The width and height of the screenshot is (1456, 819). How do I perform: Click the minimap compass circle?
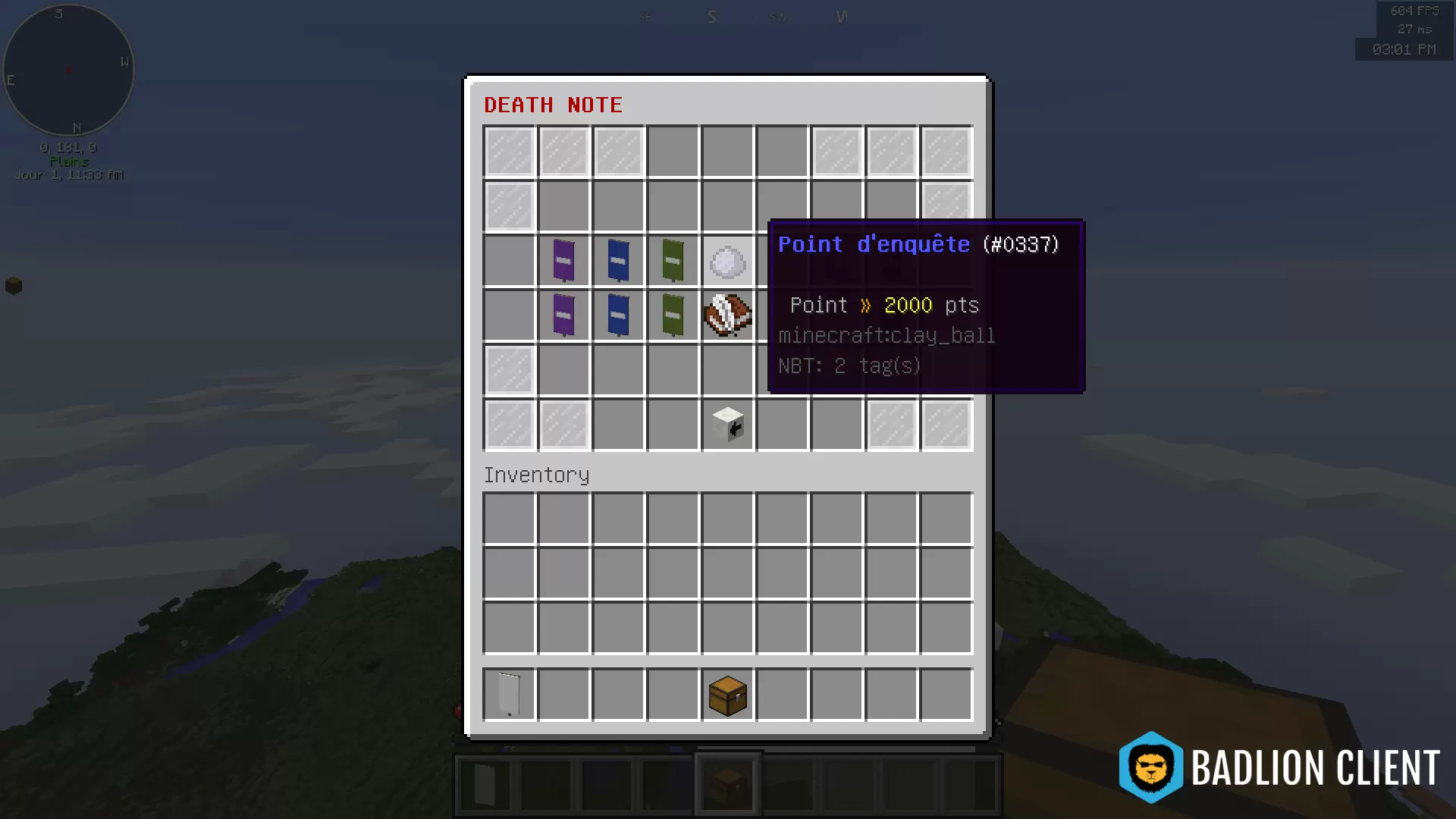pos(68,69)
